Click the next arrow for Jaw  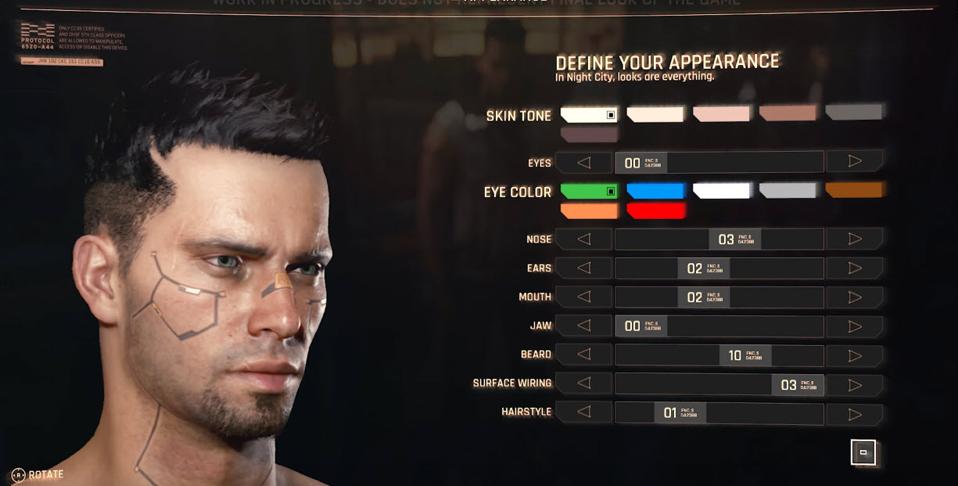pyautogui.click(x=855, y=326)
